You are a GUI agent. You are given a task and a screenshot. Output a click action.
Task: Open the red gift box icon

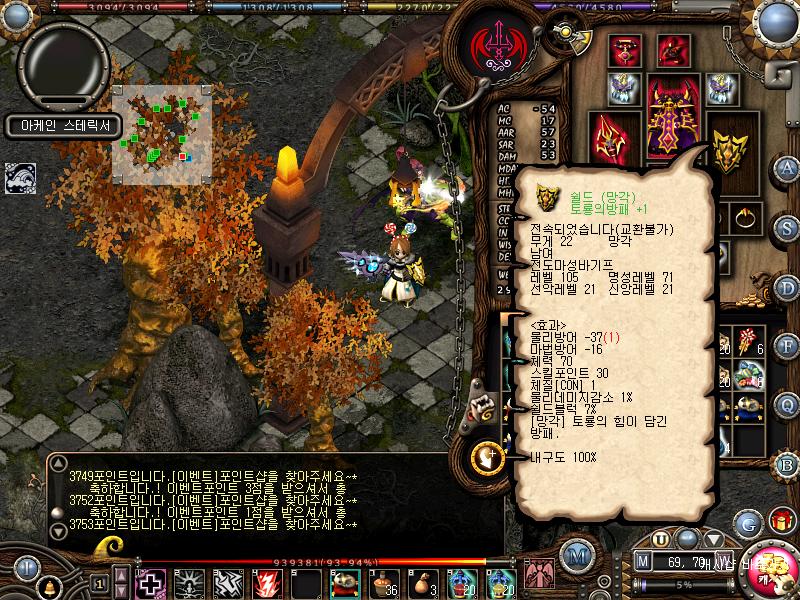coord(780,522)
